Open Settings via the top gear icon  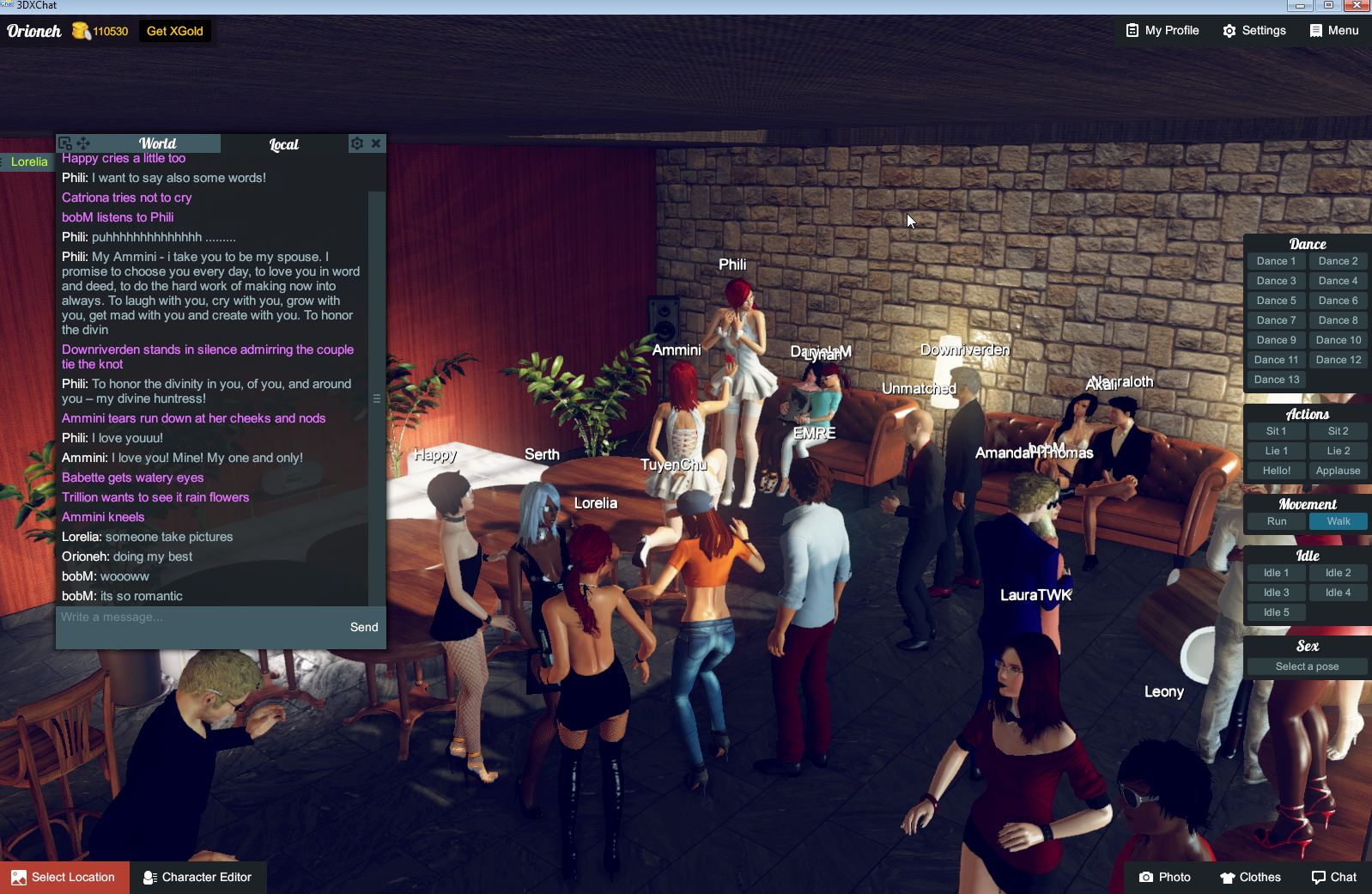(x=1254, y=31)
